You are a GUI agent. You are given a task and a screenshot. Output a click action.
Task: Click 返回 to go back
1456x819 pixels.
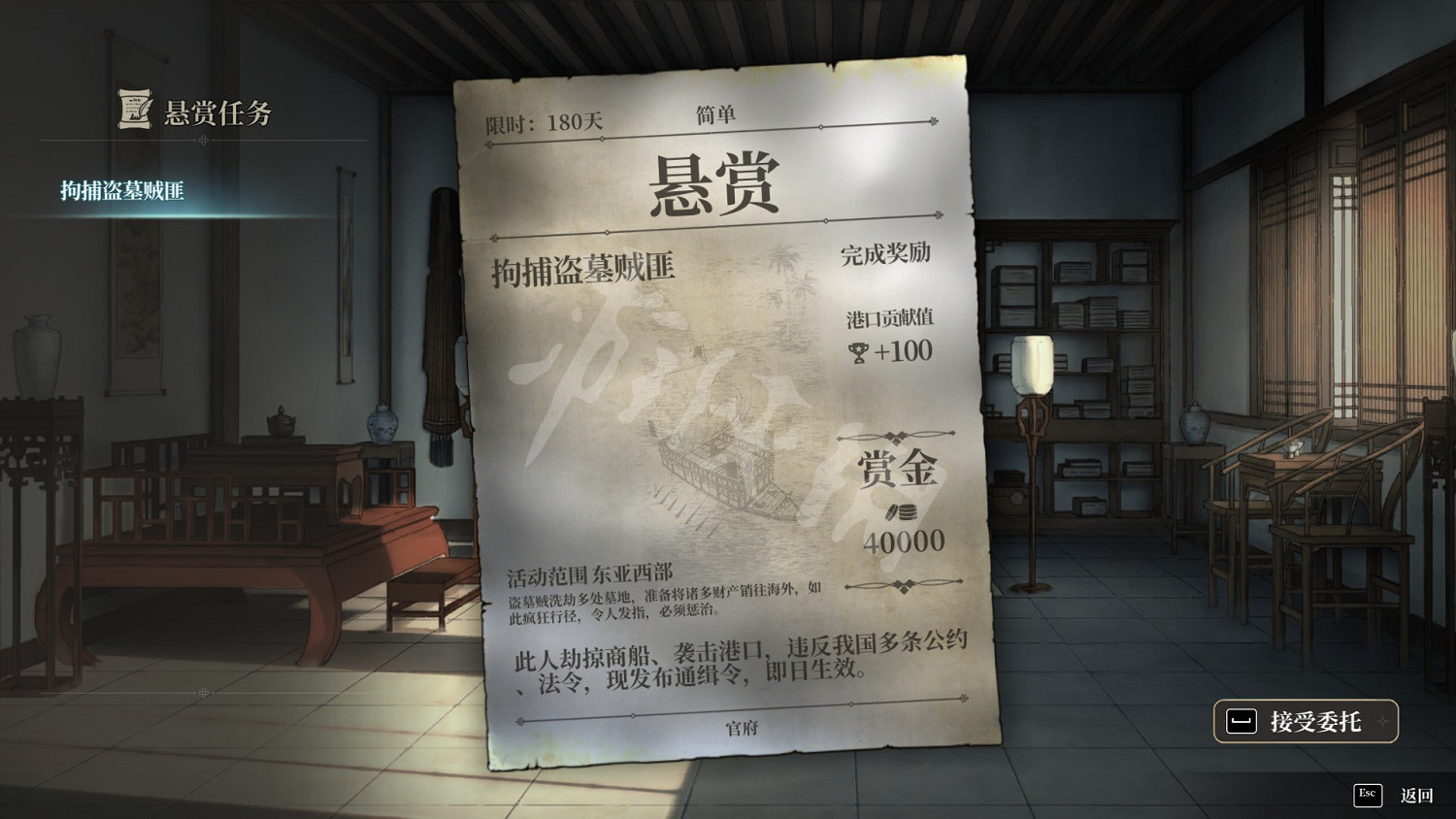(x=1415, y=795)
